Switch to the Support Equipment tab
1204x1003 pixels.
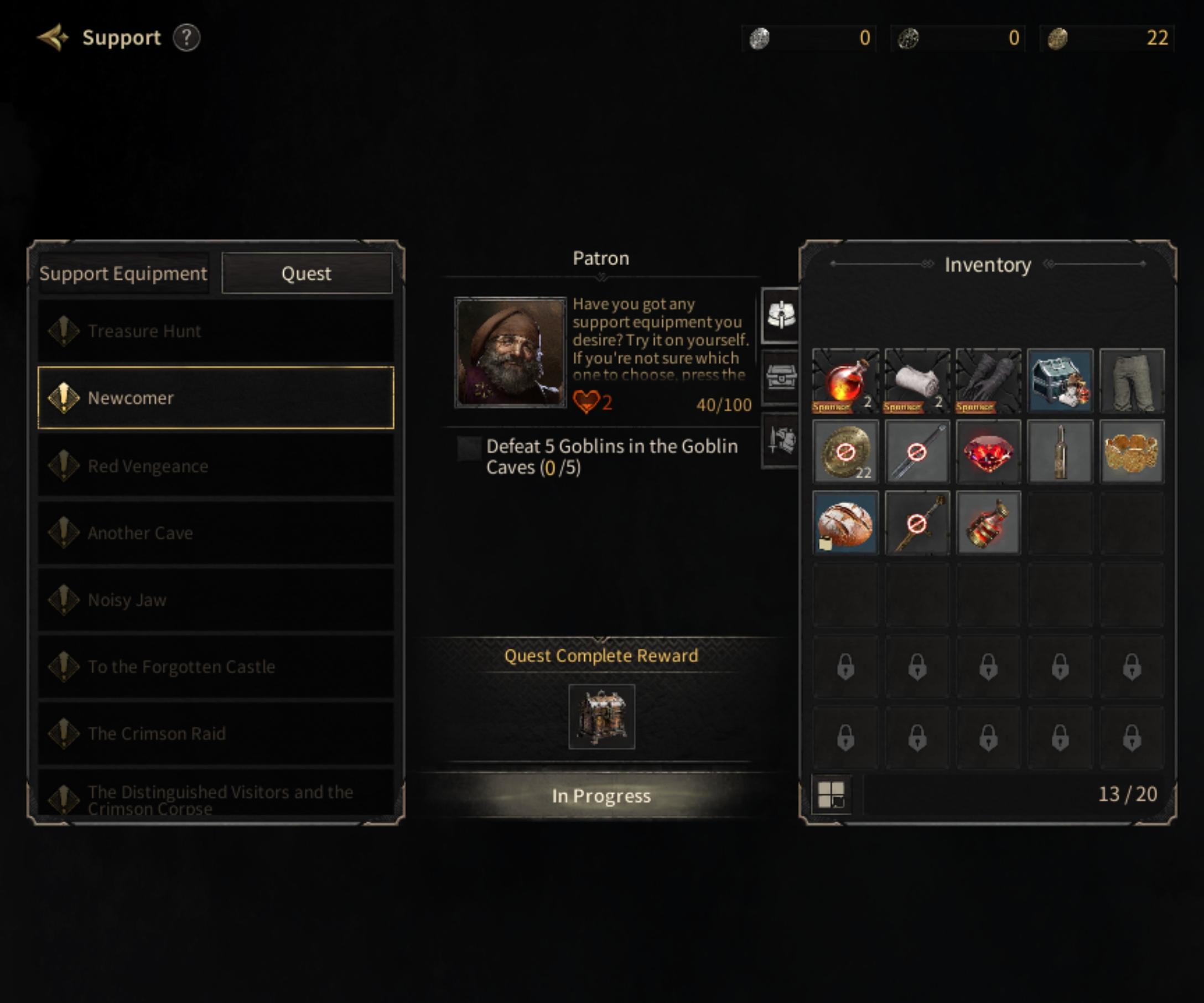pos(123,273)
